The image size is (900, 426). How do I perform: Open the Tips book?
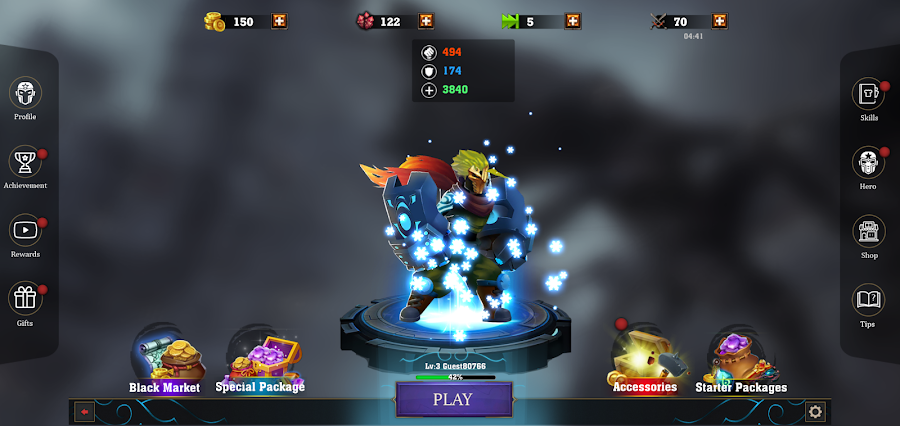point(868,299)
